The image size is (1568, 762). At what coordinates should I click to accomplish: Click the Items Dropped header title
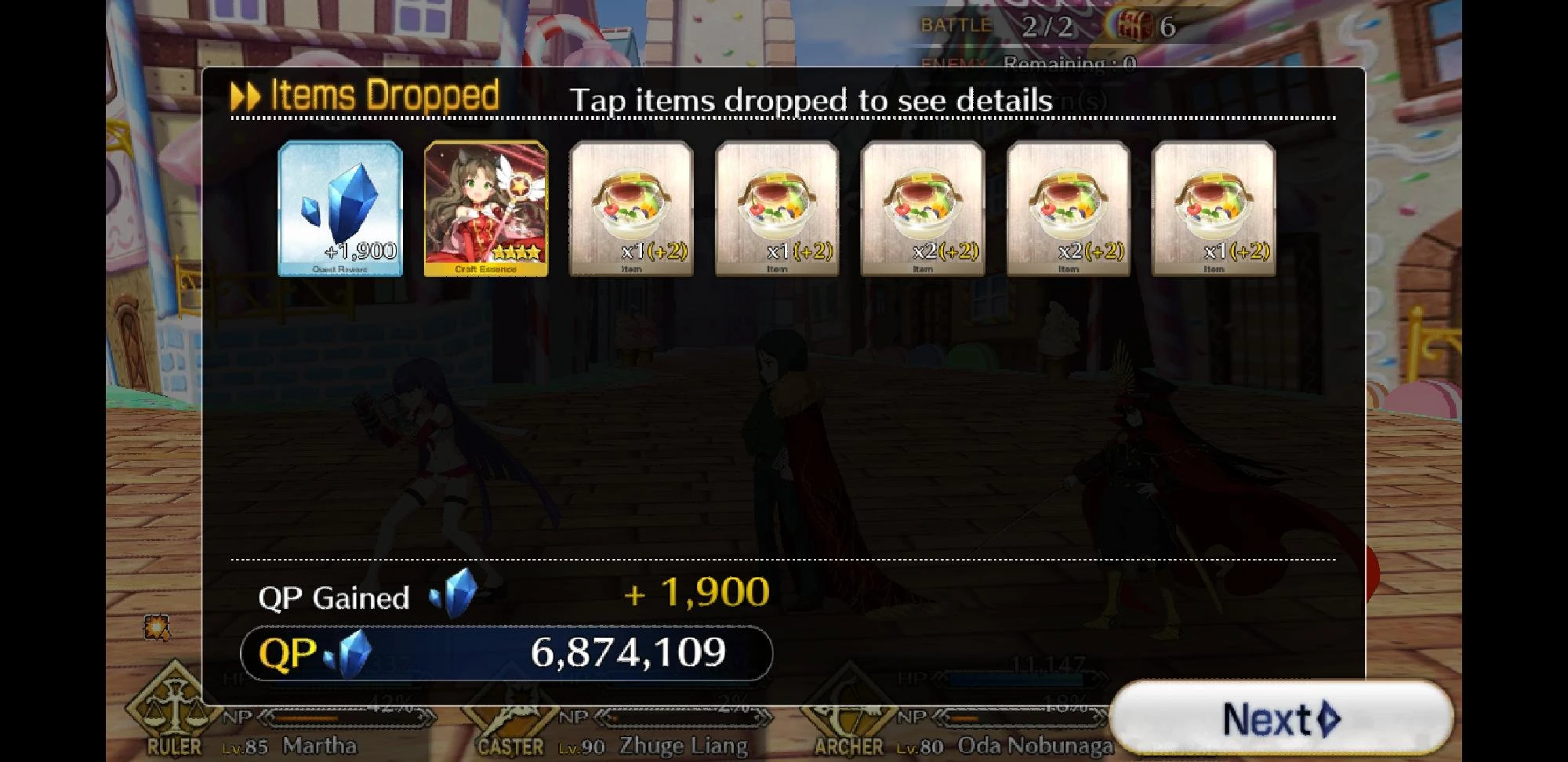click(384, 94)
